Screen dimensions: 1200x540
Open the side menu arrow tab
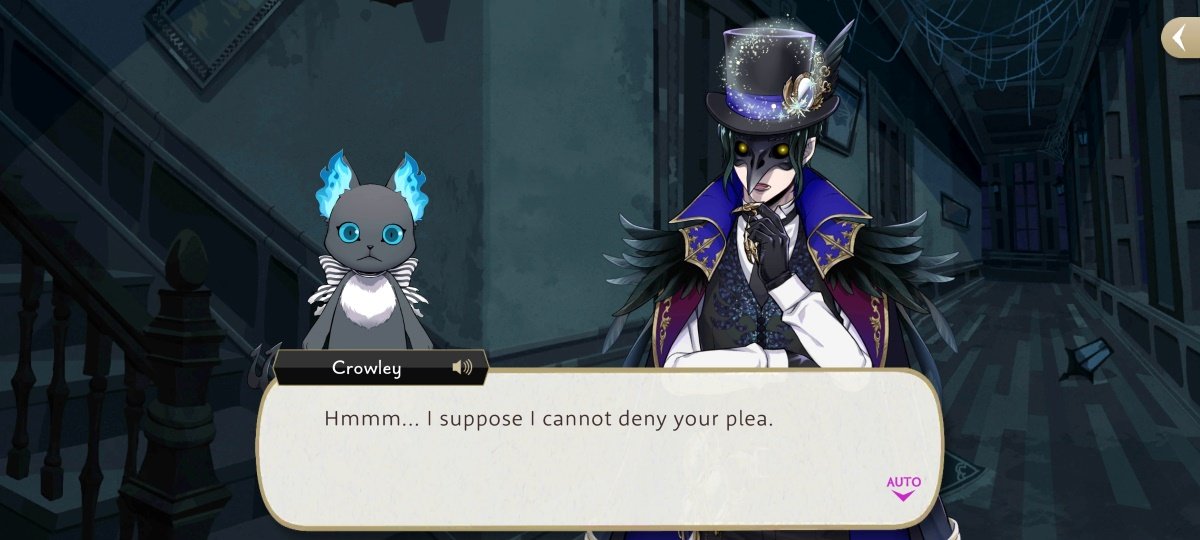1181,37
